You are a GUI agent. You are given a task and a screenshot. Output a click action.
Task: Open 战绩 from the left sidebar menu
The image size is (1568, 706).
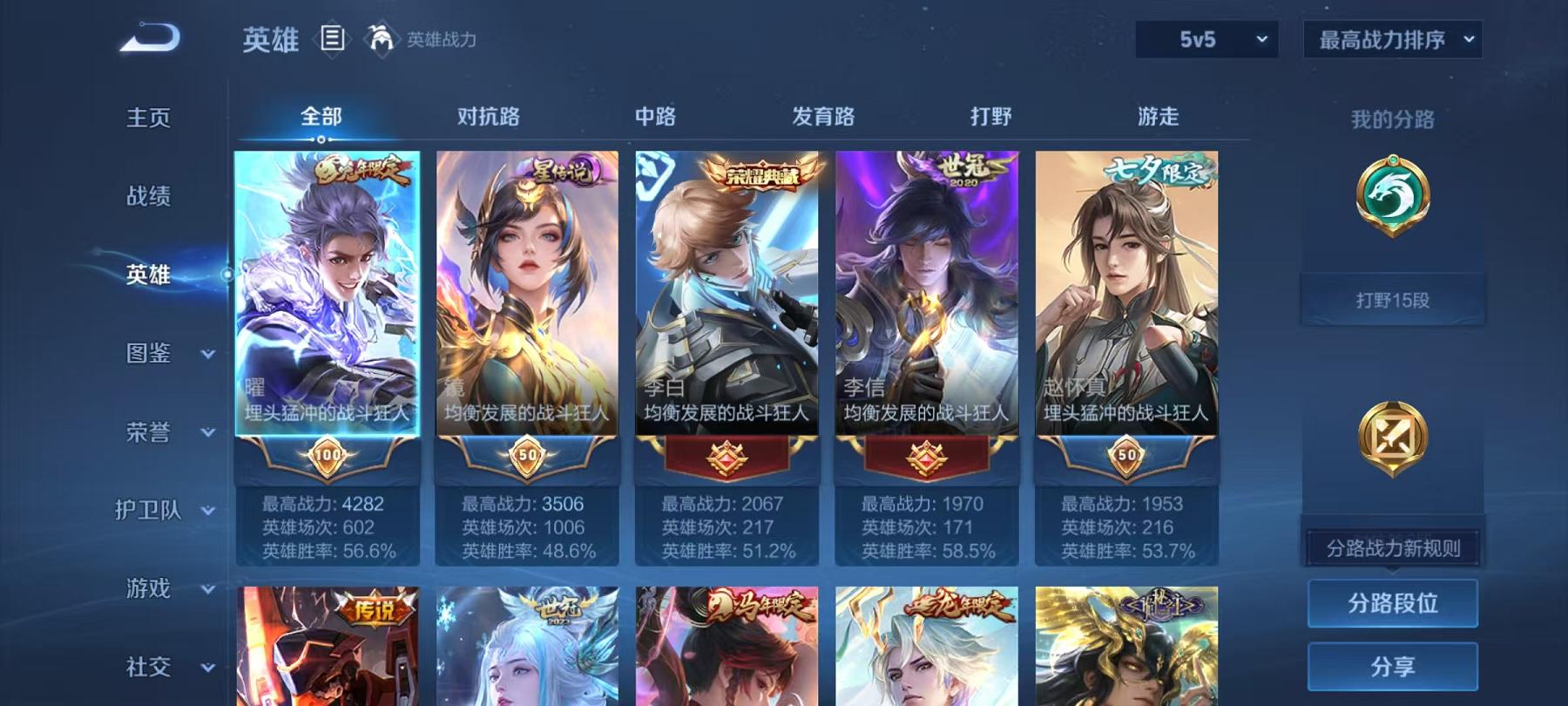click(148, 197)
